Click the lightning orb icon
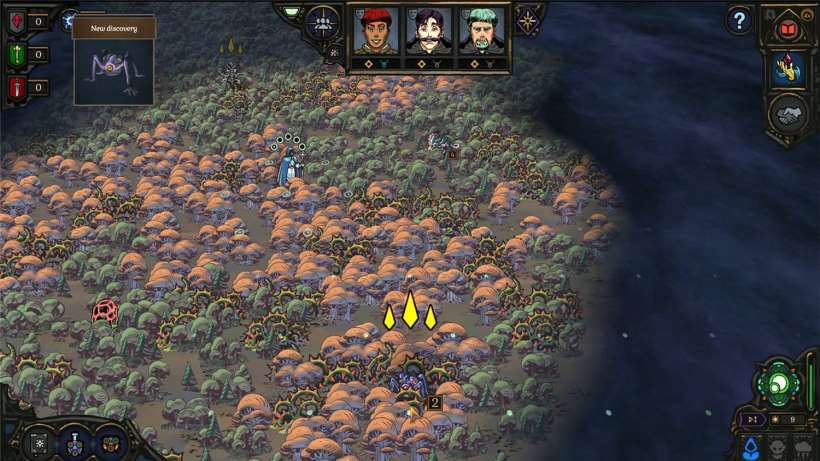Image resolution: width=820 pixels, height=461 pixels. pyautogui.click(x=70, y=18)
